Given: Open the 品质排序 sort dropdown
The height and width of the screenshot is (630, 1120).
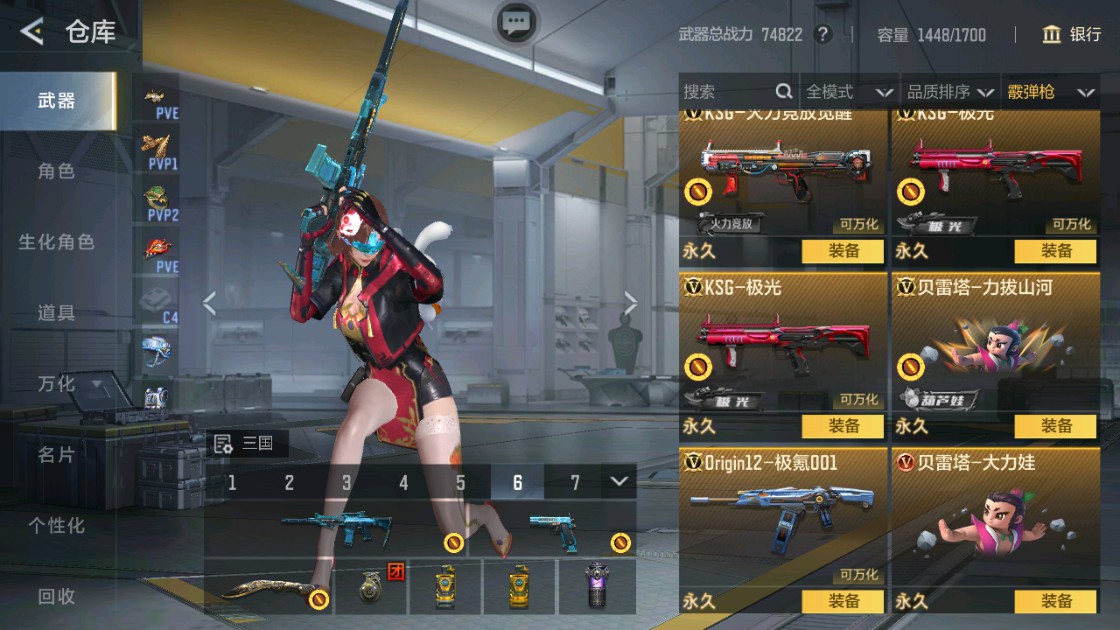Looking at the screenshot, I should pyautogui.click(x=950, y=92).
